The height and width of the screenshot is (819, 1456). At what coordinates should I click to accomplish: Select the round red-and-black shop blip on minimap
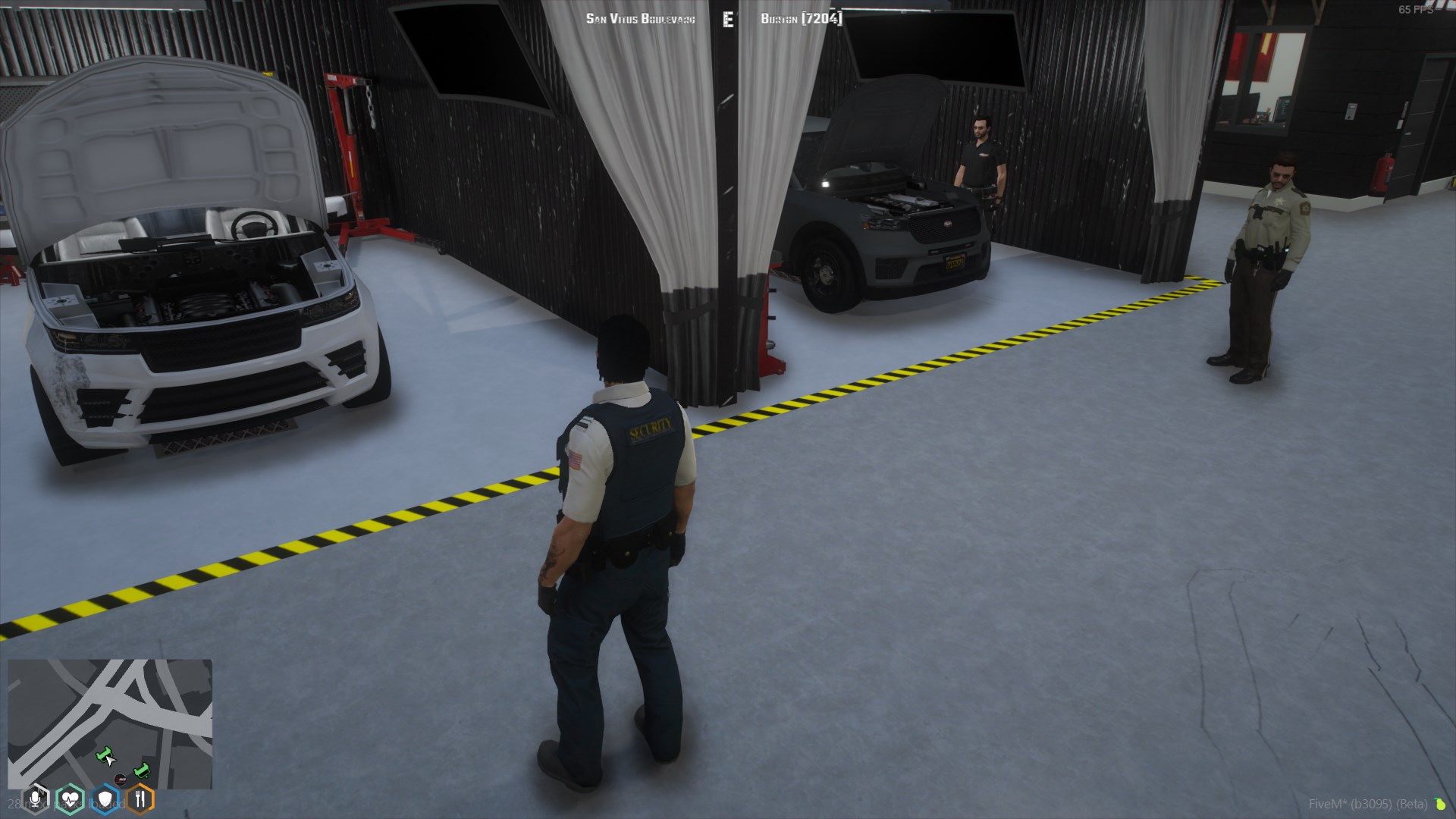(119, 780)
